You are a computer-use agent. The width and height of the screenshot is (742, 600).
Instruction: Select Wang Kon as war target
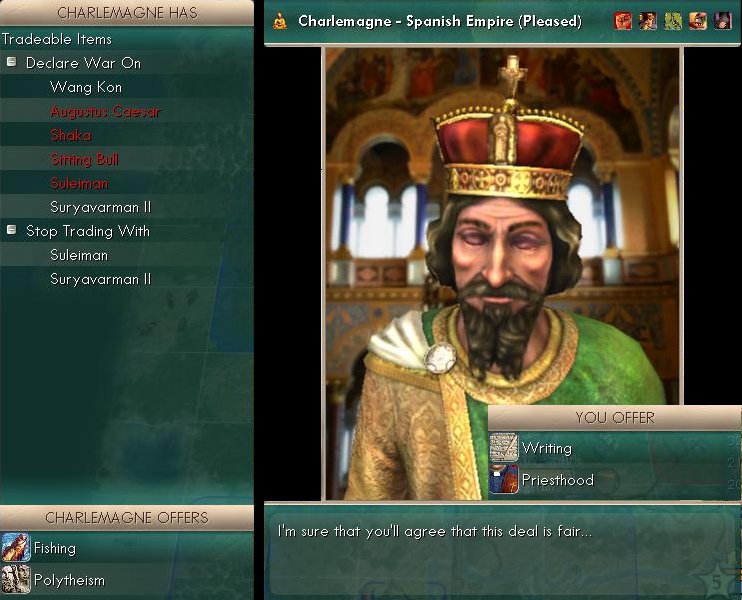click(86, 87)
